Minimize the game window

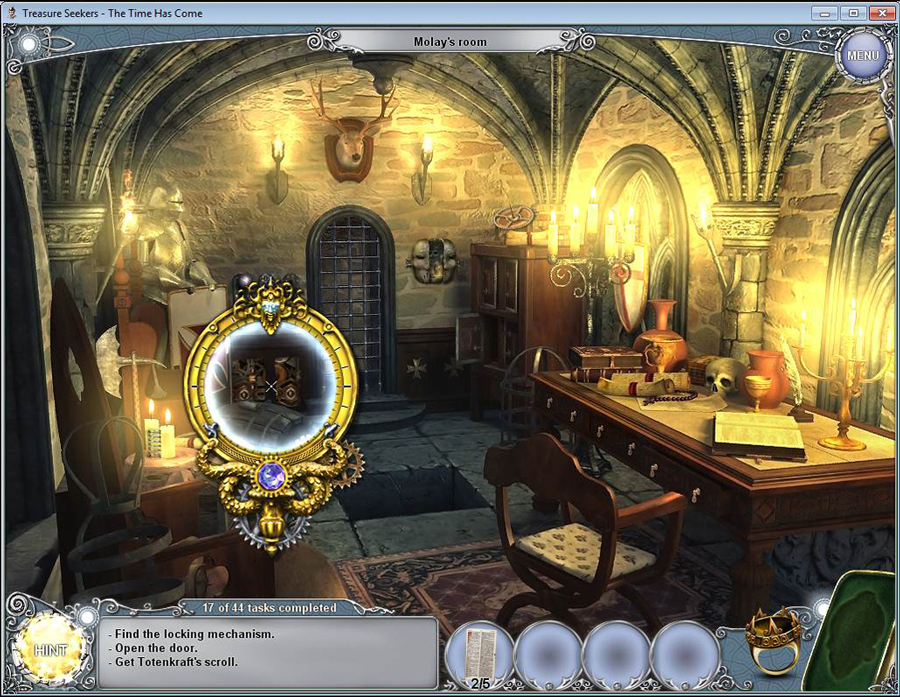tap(826, 13)
